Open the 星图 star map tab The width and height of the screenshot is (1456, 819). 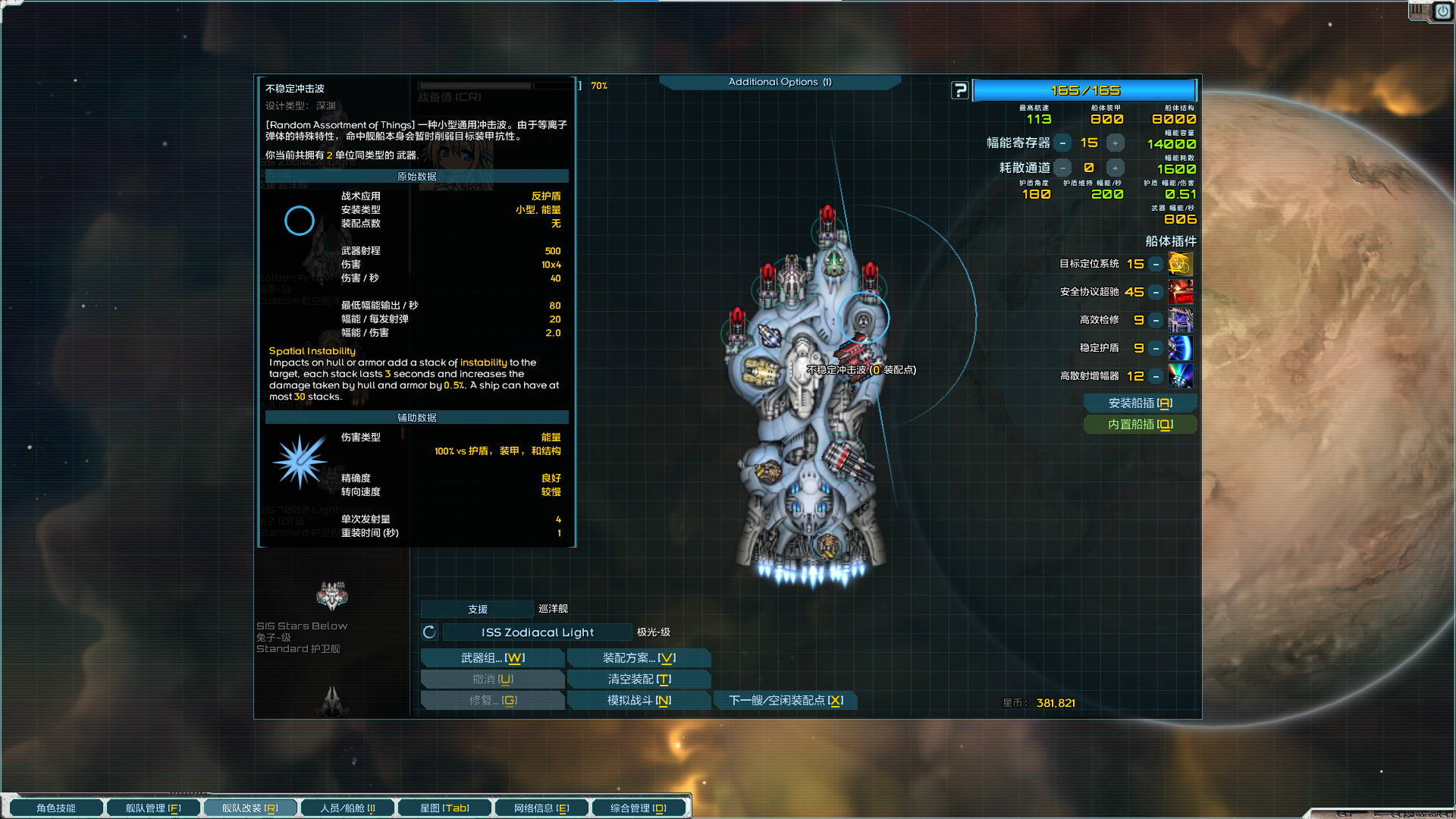click(x=444, y=808)
